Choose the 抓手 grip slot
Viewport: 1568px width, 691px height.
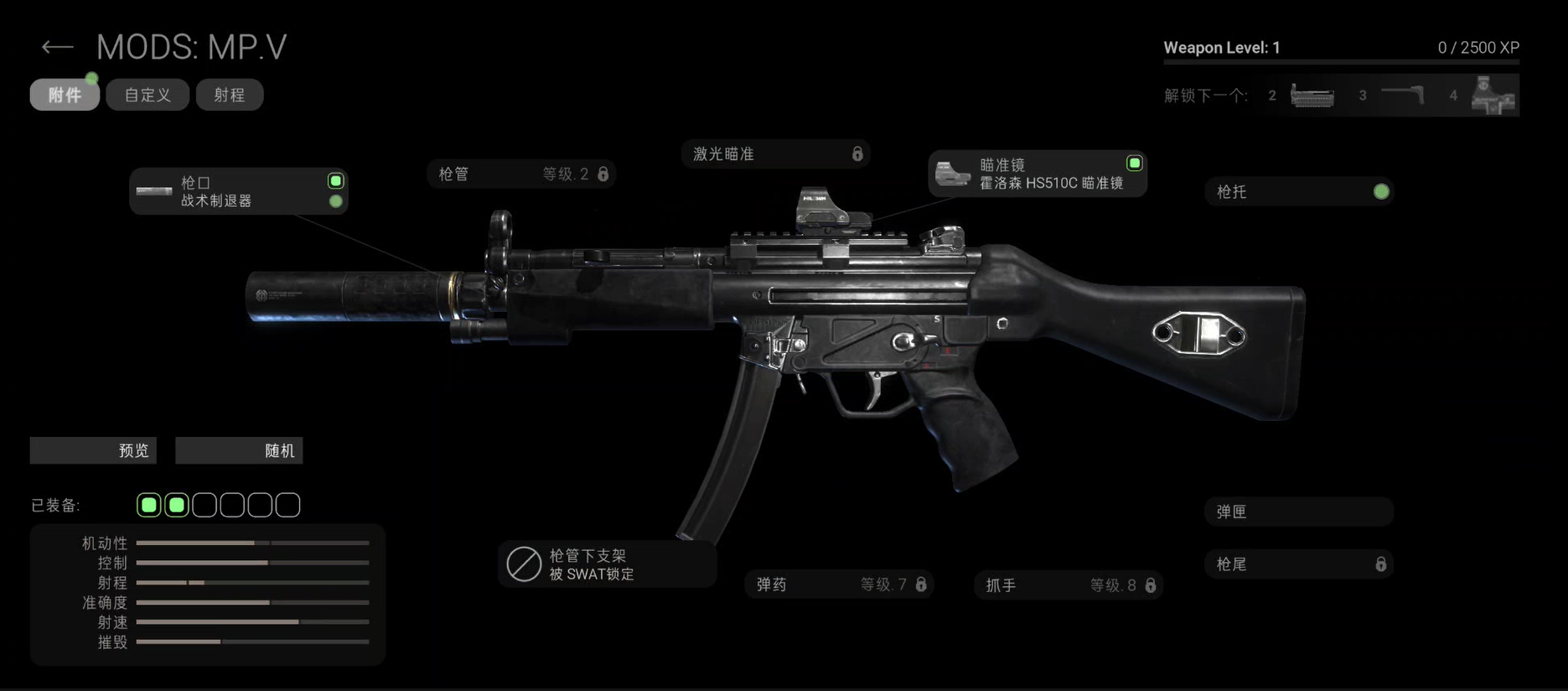(1068, 585)
